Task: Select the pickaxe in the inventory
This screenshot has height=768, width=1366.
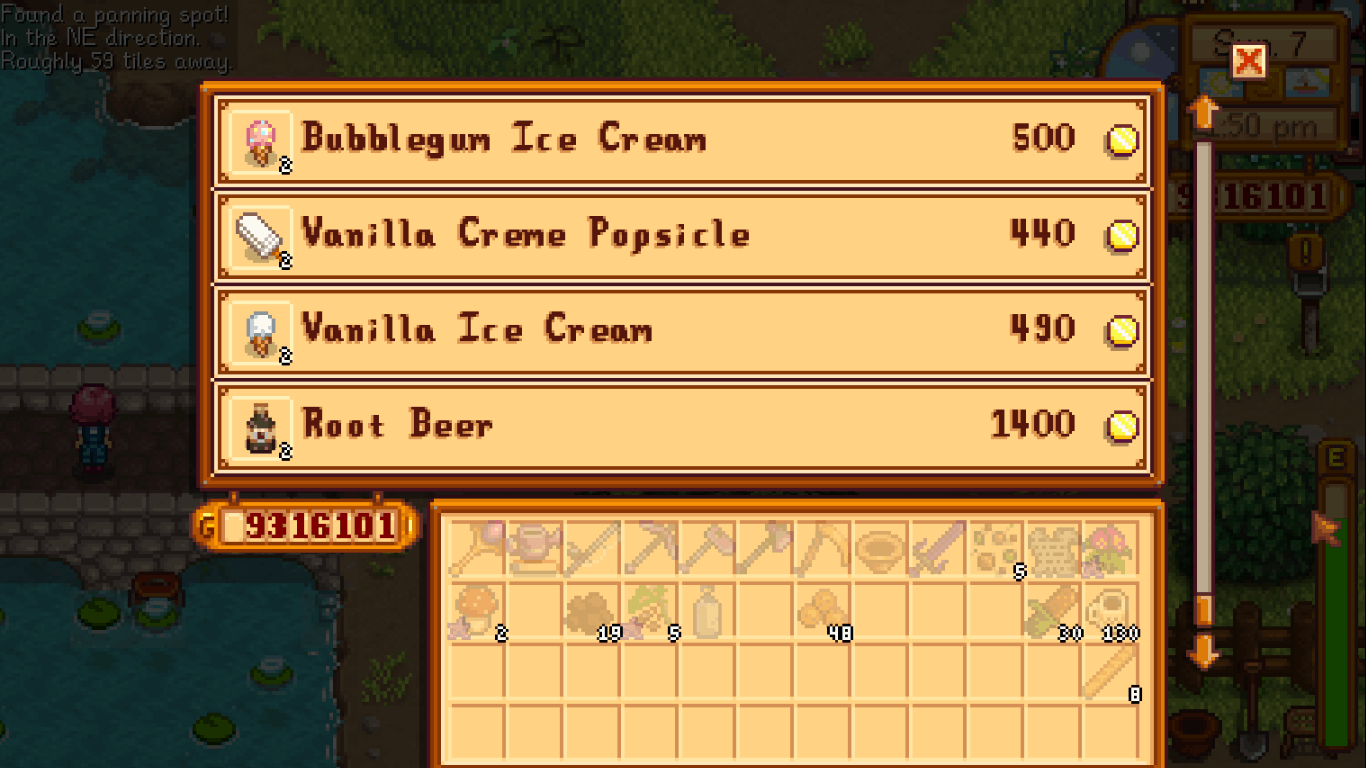Action: click(x=652, y=545)
